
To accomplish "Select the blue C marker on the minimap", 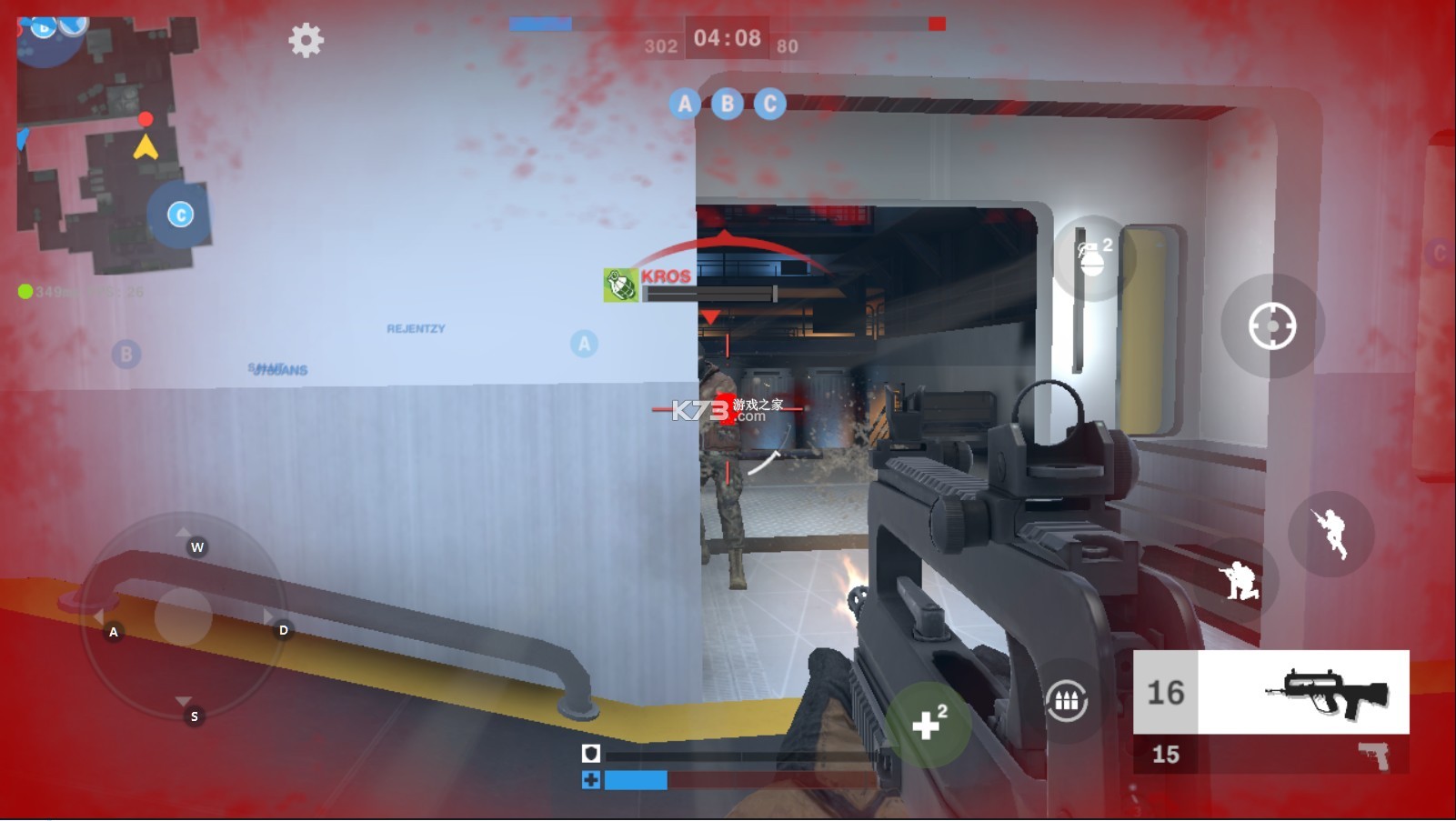I will 180,212.
